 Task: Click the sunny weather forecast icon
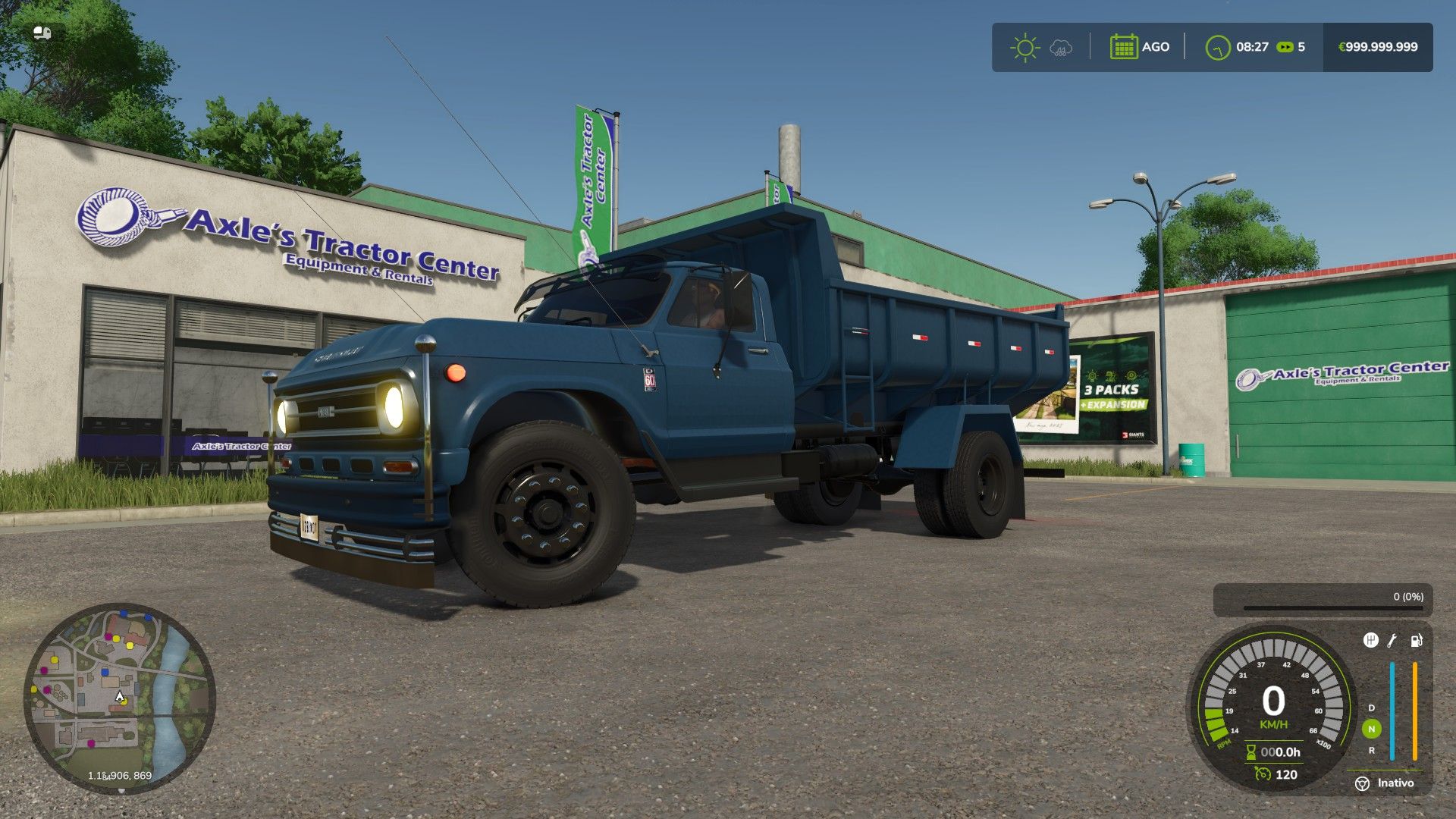click(1025, 47)
